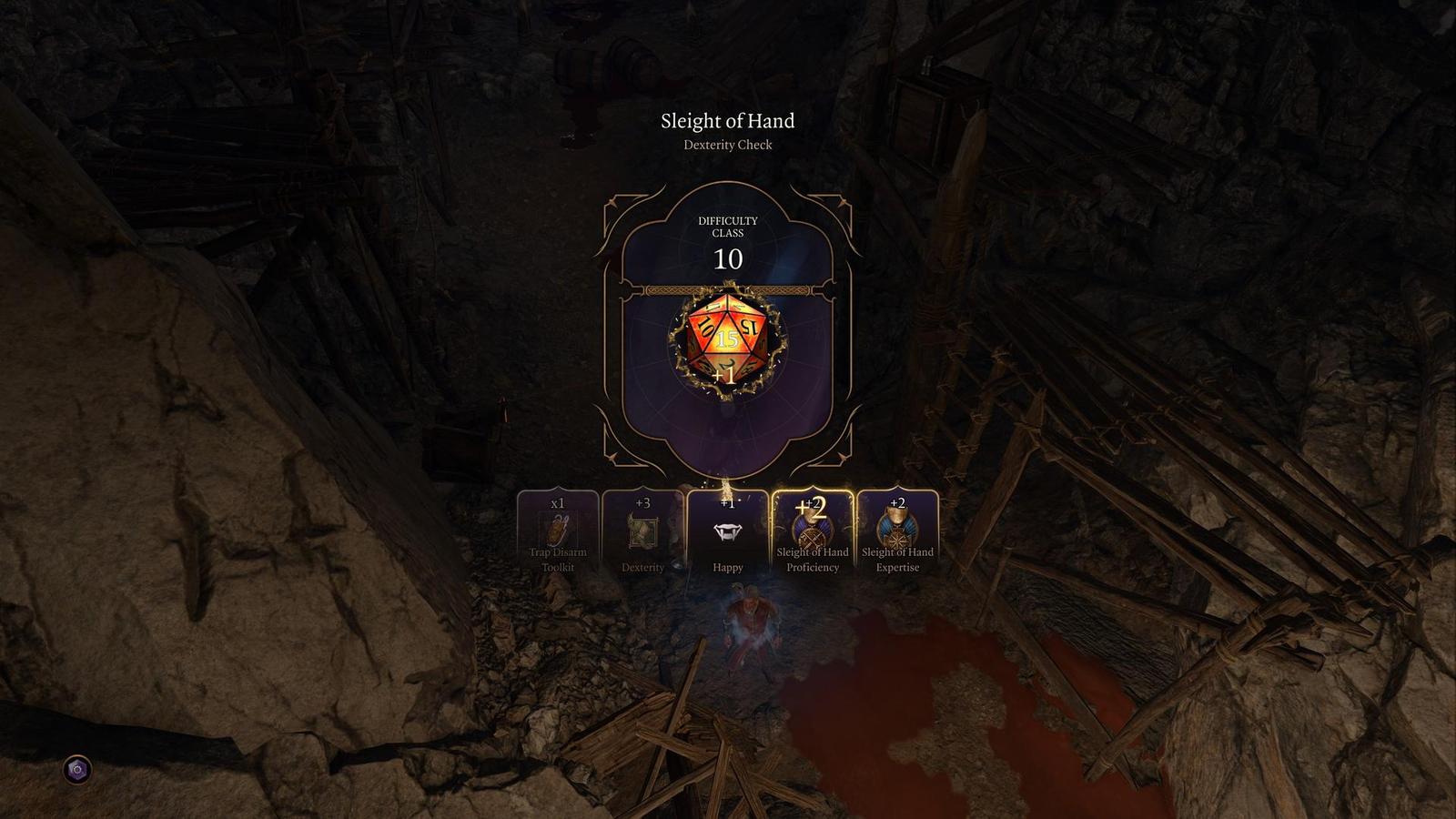Click the x1 Toolkit count marker
Screen dimensions: 1456x819
point(558,501)
